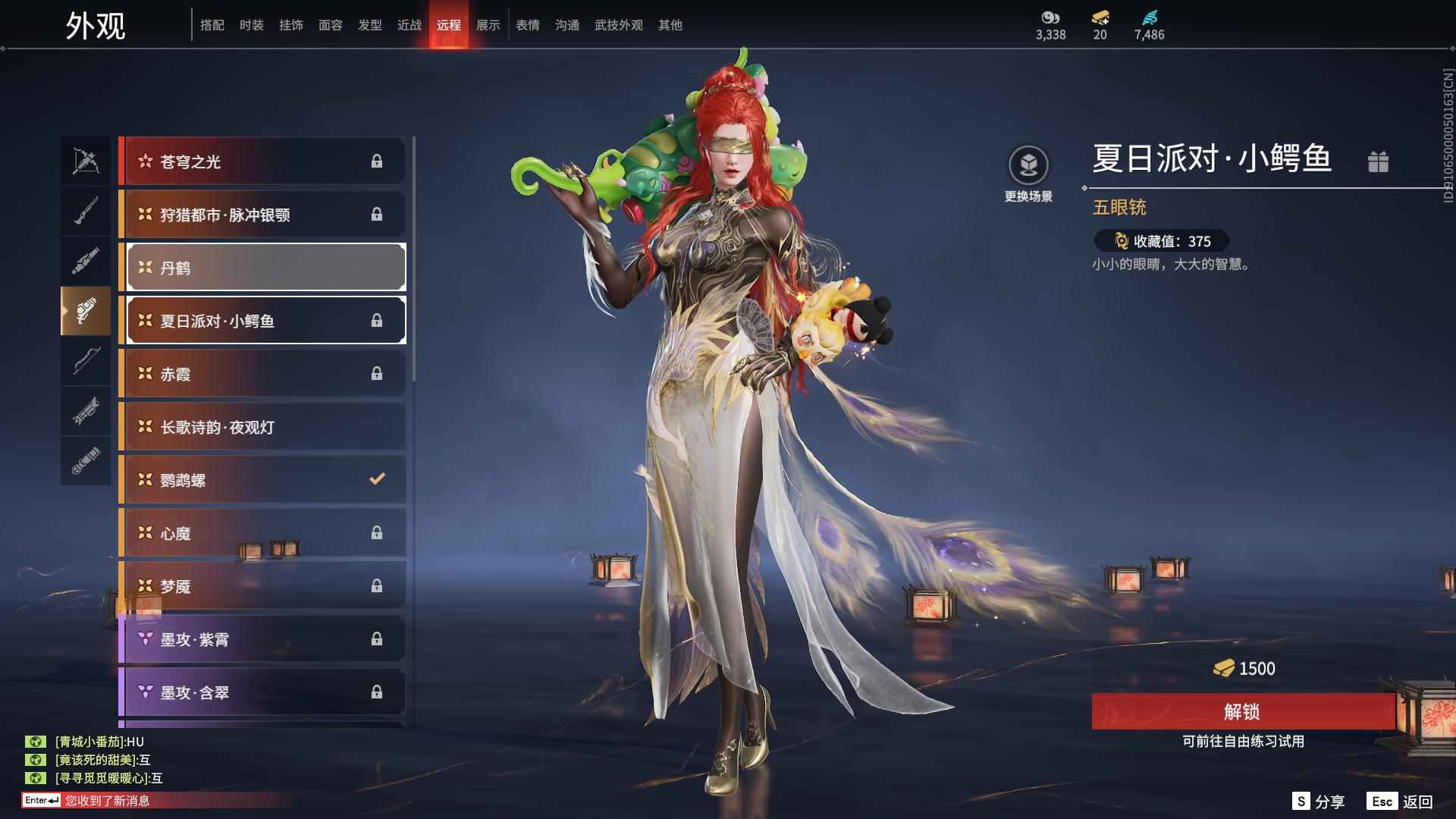The image size is (1456, 819).
Task: Open the 武技外观 tab
Action: pyautogui.click(x=618, y=25)
